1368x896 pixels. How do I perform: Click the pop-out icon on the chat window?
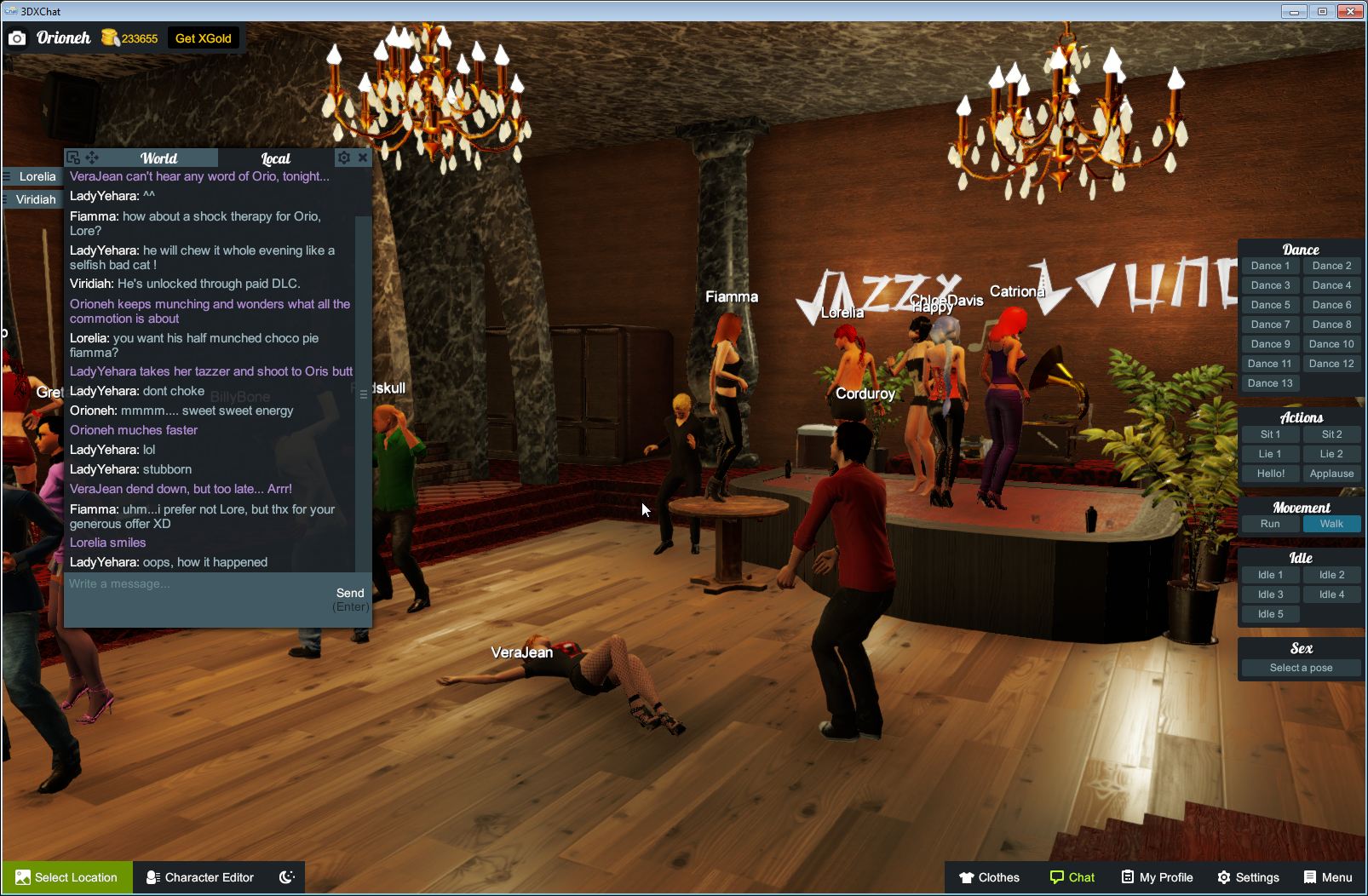[76, 157]
